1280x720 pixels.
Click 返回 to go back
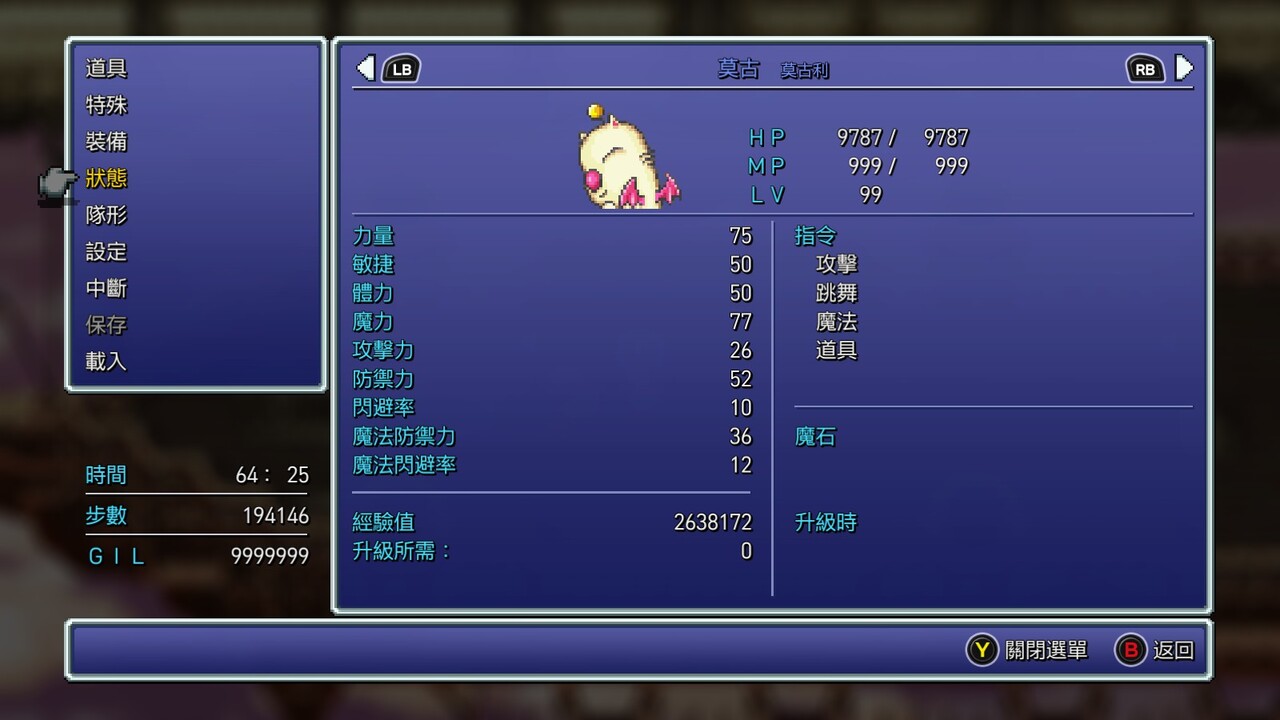(x=1155, y=650)
